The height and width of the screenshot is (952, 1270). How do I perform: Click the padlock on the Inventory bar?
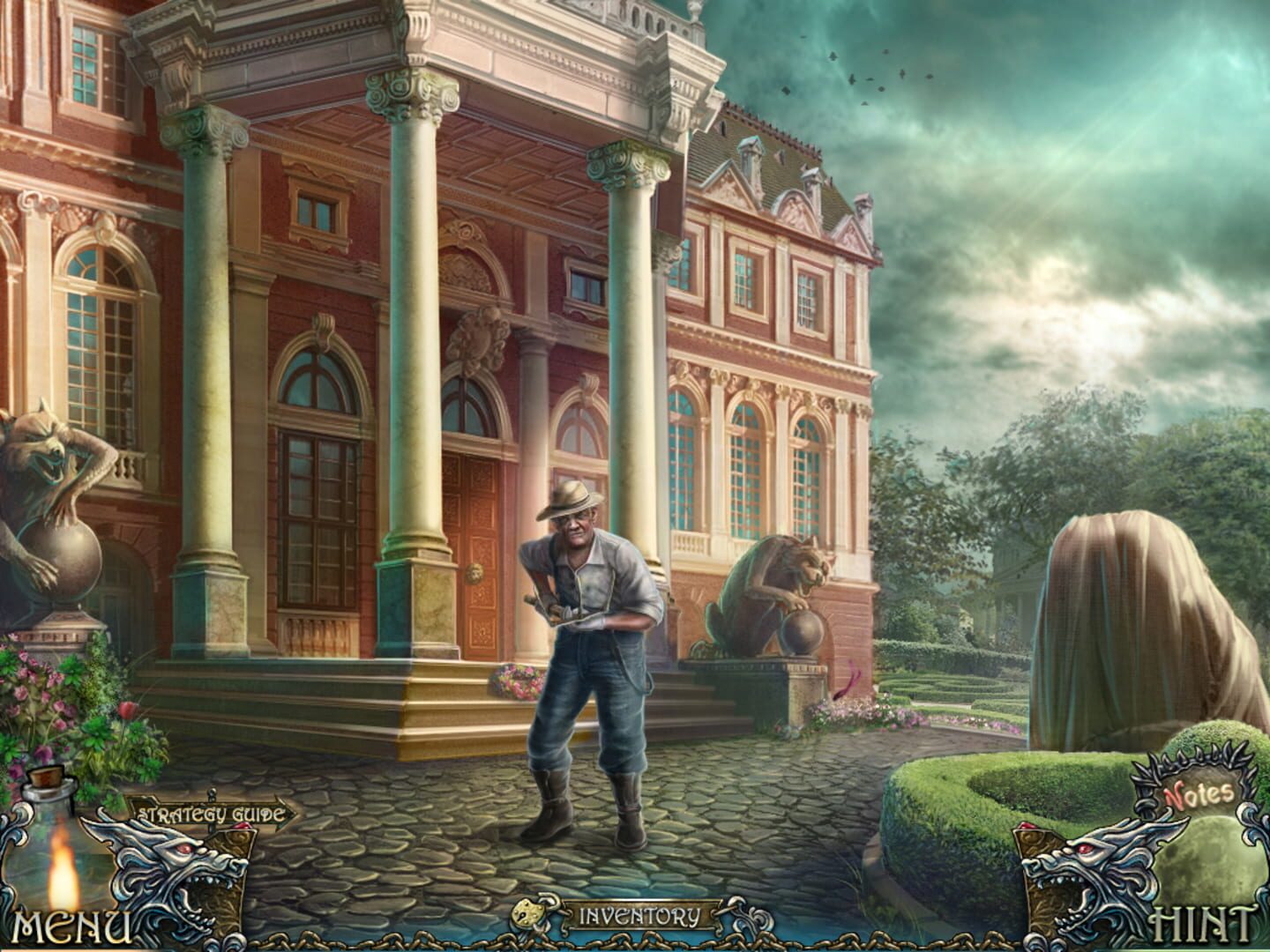527,915
